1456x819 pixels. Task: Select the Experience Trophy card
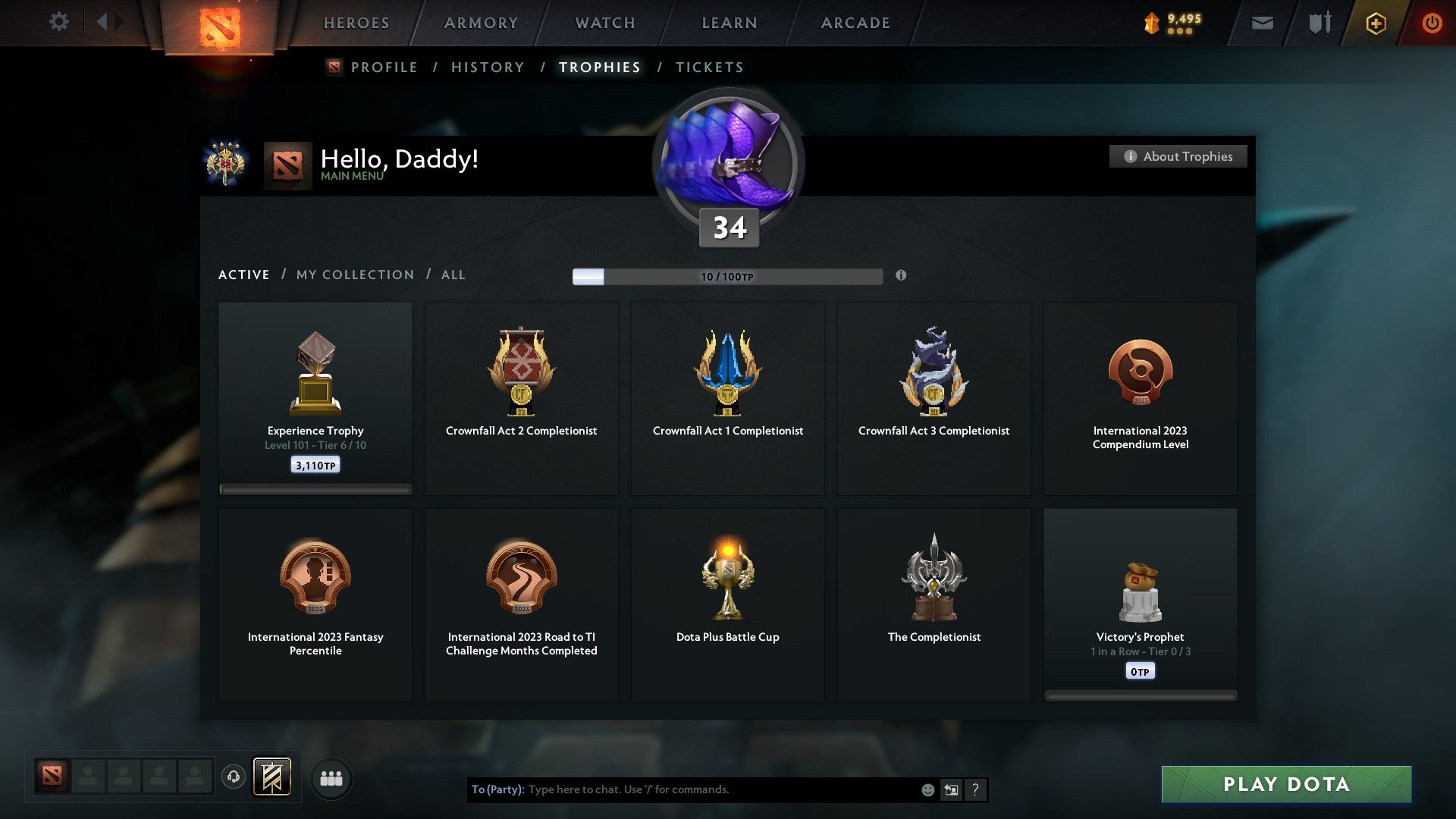(x=315, y=398)
